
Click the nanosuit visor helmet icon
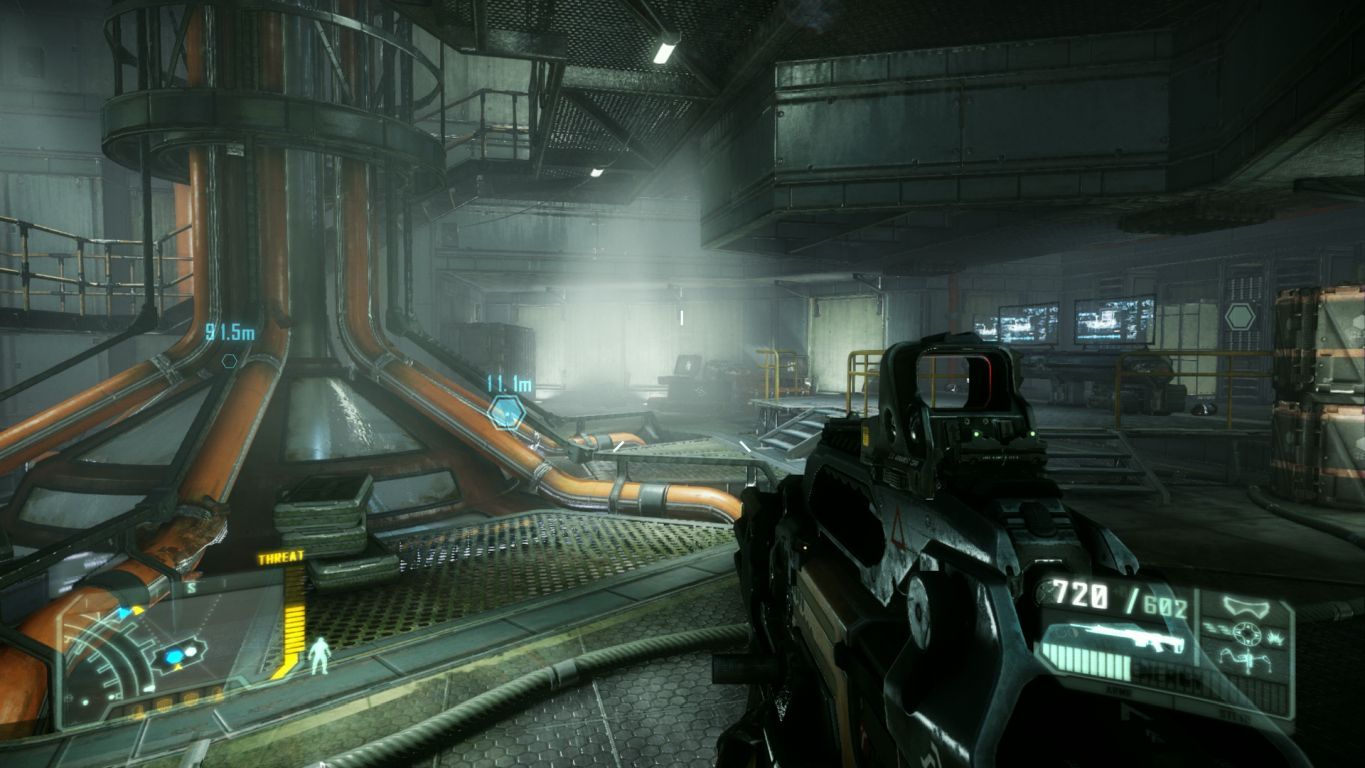point(1244,606)
